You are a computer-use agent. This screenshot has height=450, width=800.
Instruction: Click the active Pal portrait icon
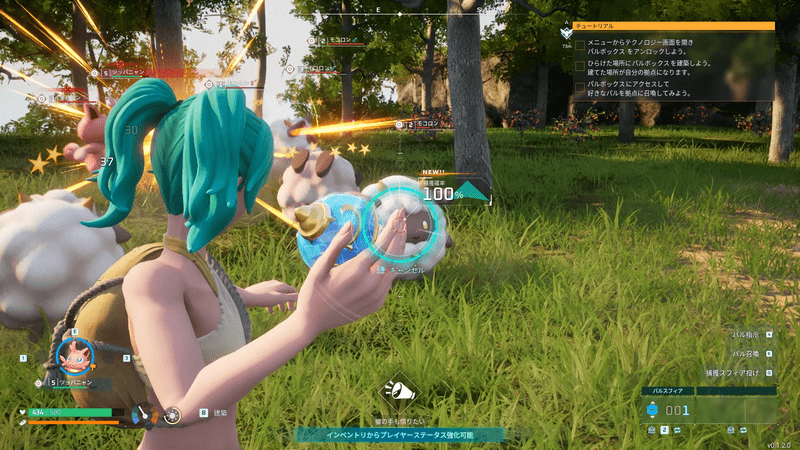click(73, 357)
